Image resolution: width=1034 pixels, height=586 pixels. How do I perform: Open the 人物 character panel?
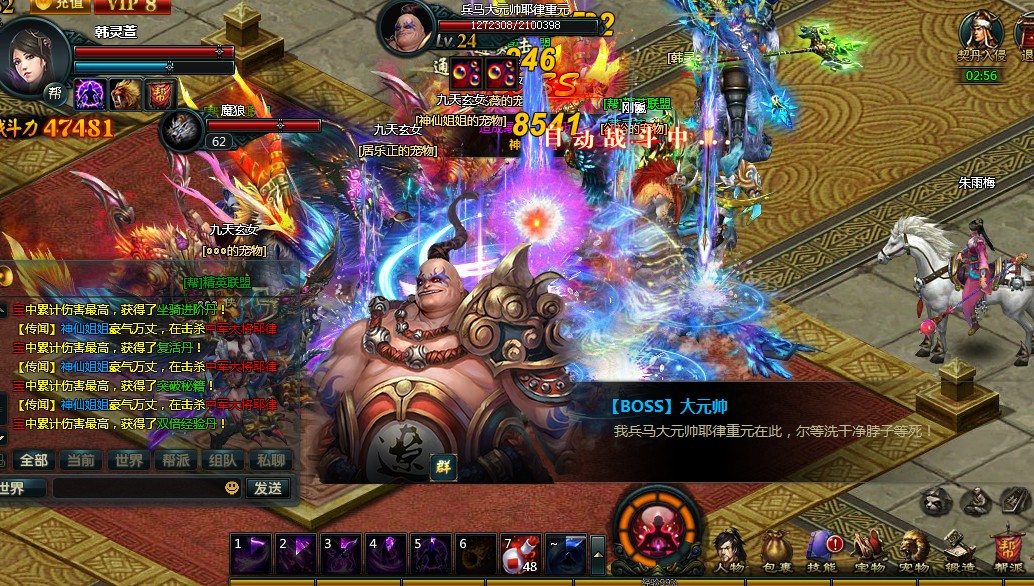pyautogui.click(x=729, y=552)
